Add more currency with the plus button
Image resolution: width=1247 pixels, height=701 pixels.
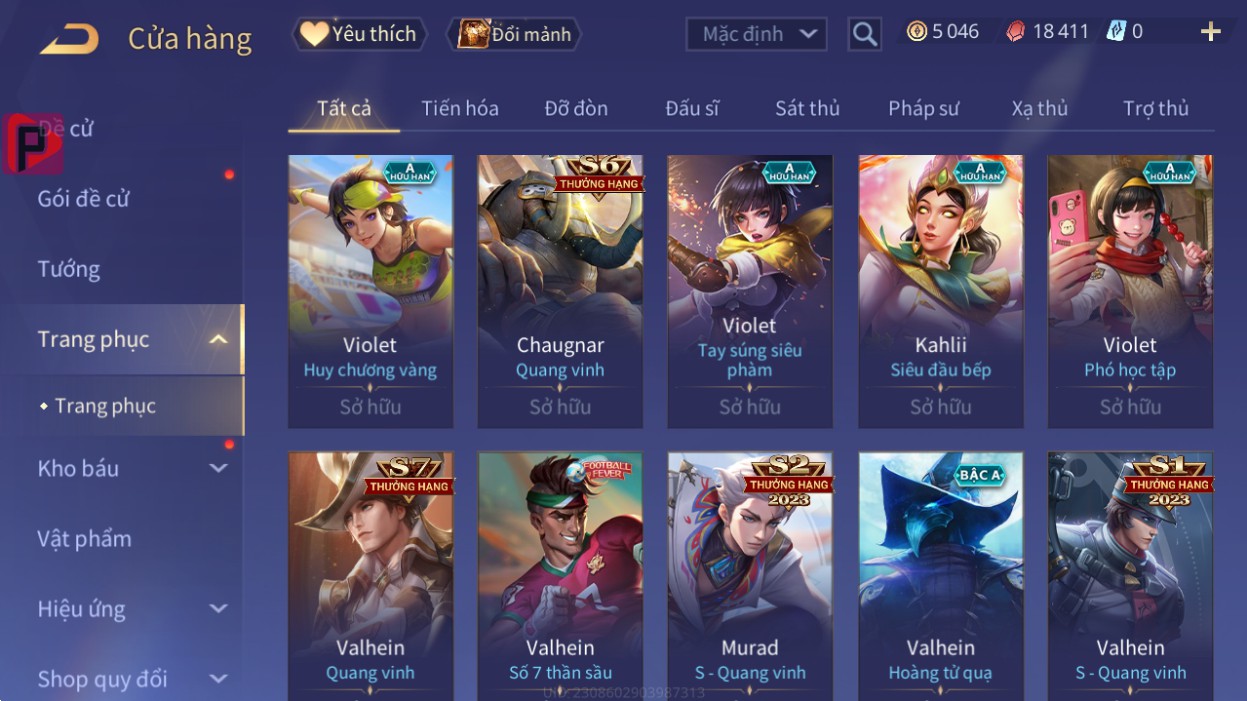pyautogui.click(x=1210, y=32)
